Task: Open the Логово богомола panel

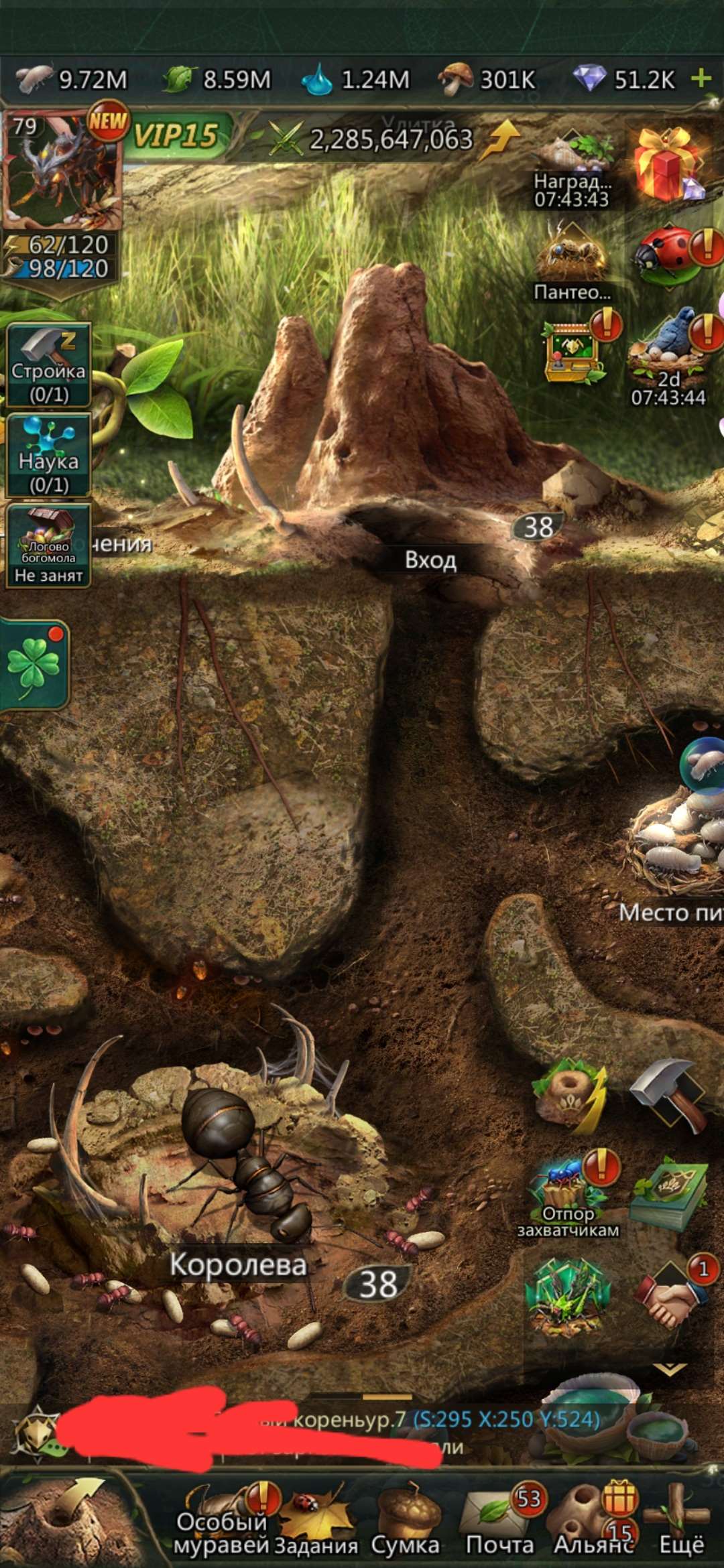Action: (48, 545)
